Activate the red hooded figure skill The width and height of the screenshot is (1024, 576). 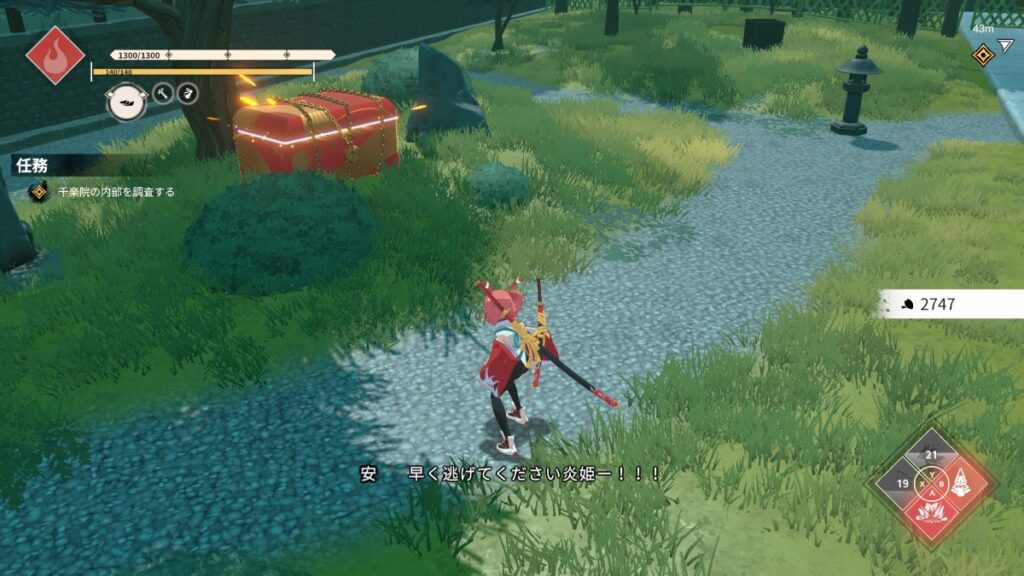(962, 485)
